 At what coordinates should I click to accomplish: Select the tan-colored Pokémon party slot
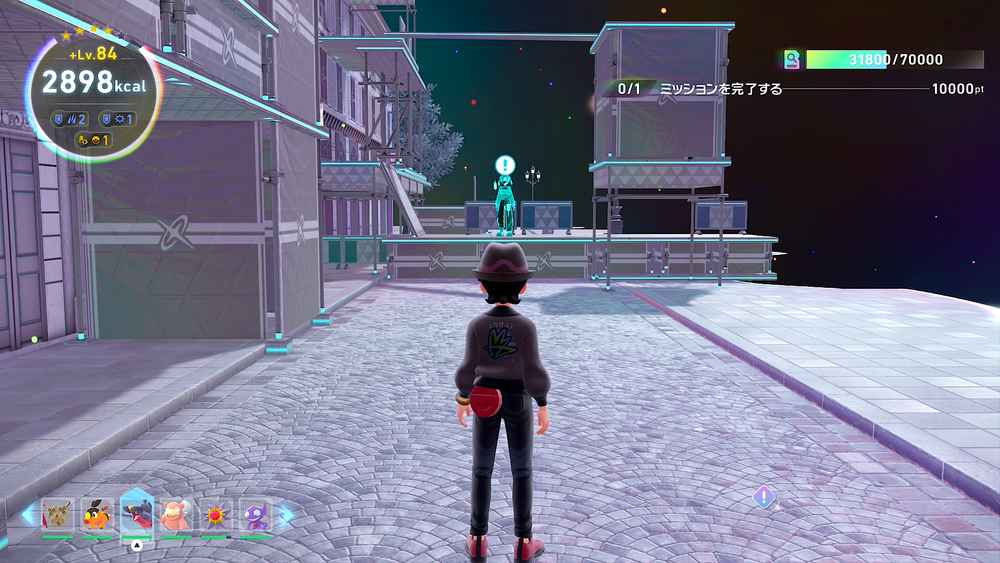pos(58,515)
